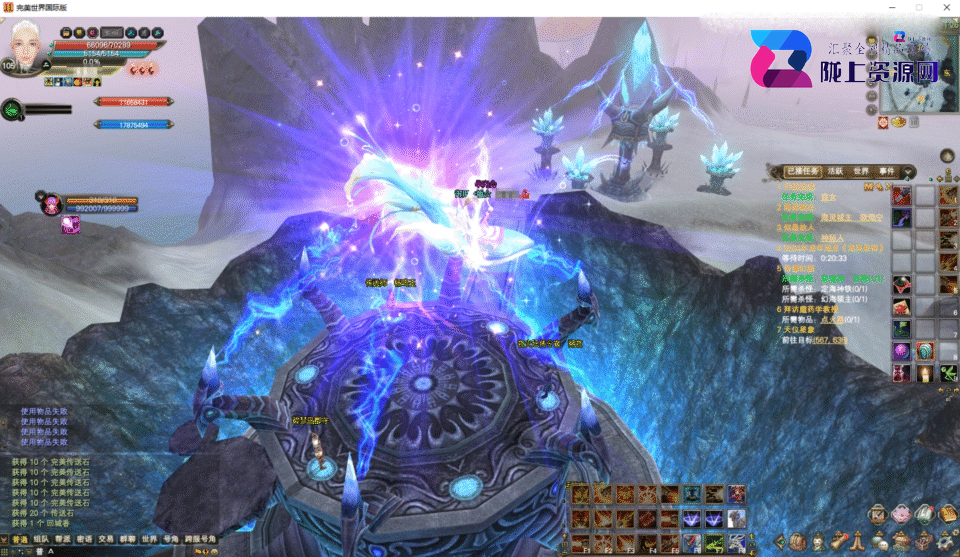Switch chat to the 组队 channel
960x557 pixels.
[41, 539]
